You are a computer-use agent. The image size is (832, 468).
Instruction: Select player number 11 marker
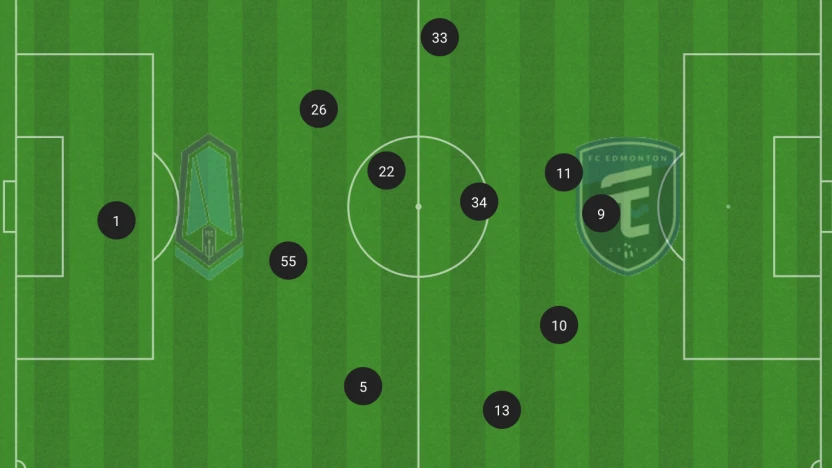tap(563, 173)
